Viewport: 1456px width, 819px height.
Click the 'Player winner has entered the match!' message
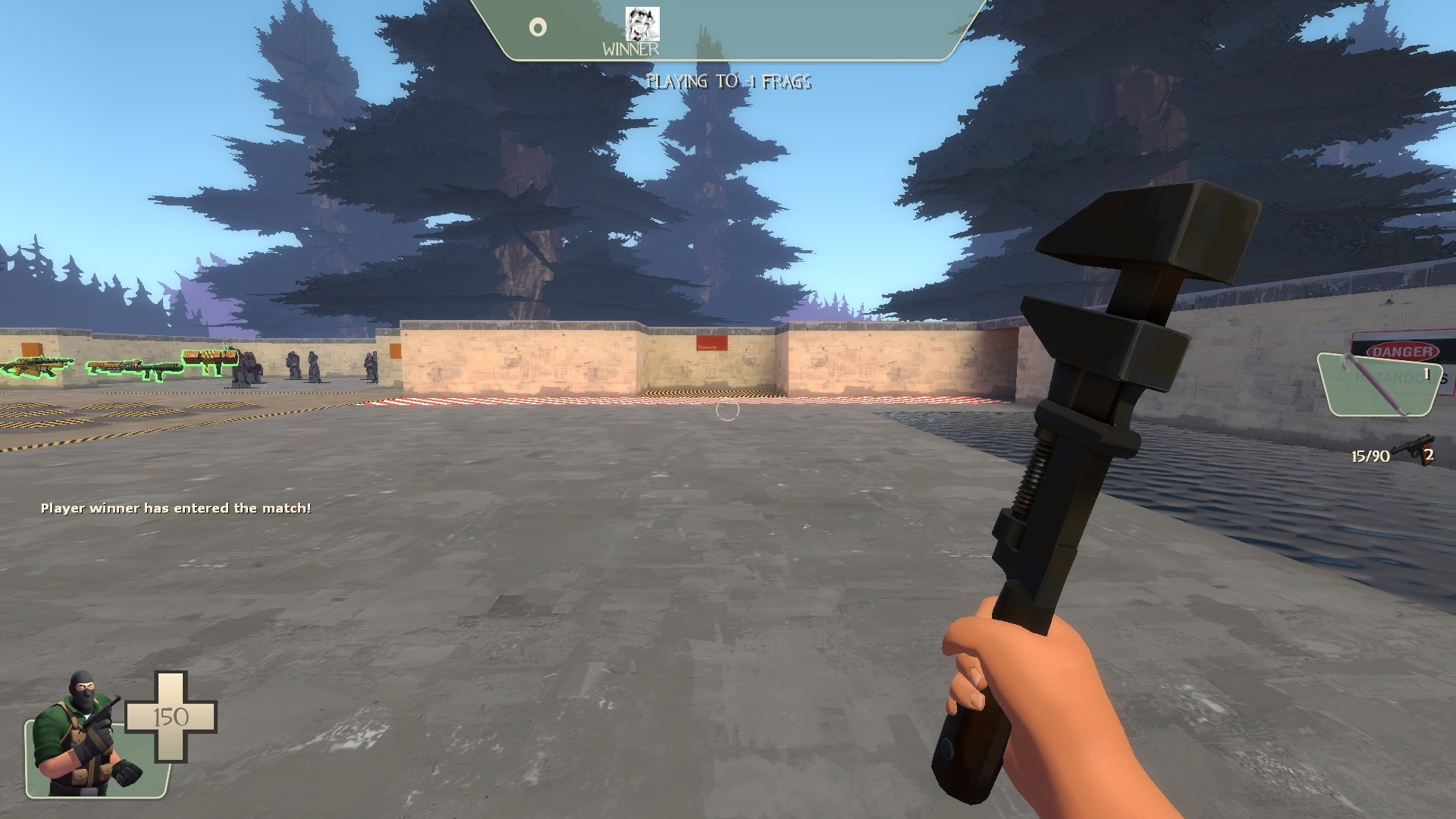(176, 510)
